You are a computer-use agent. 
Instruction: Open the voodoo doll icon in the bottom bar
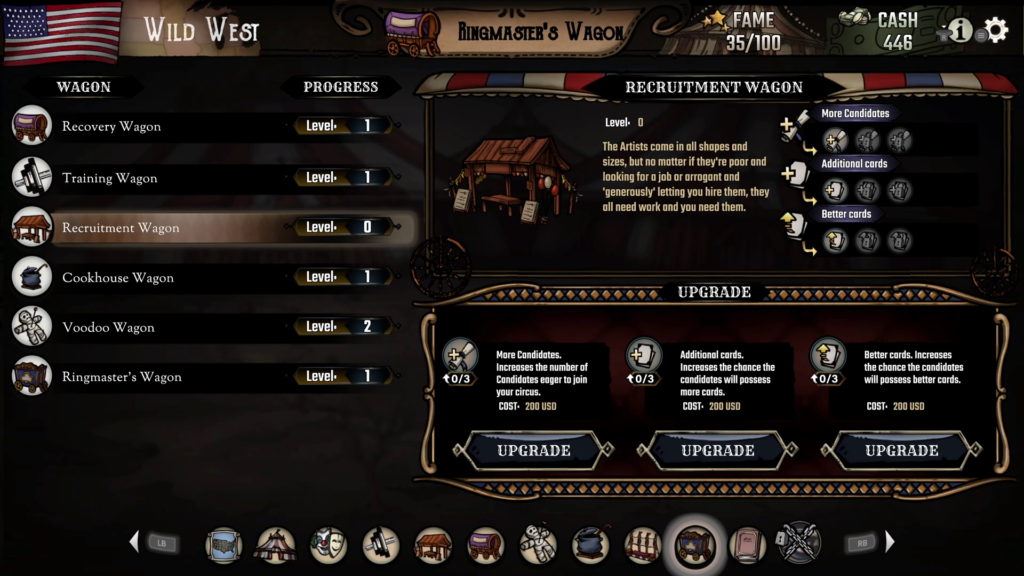[x=538, y=545]
